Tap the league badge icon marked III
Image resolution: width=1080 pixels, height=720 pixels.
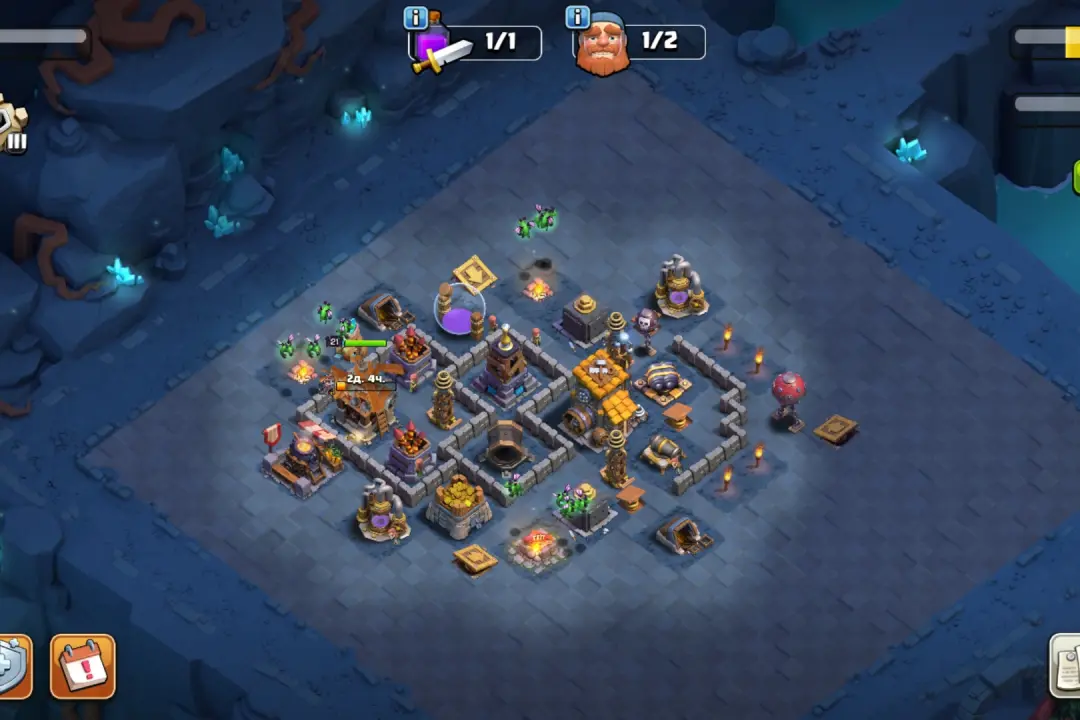click(12, 126)
